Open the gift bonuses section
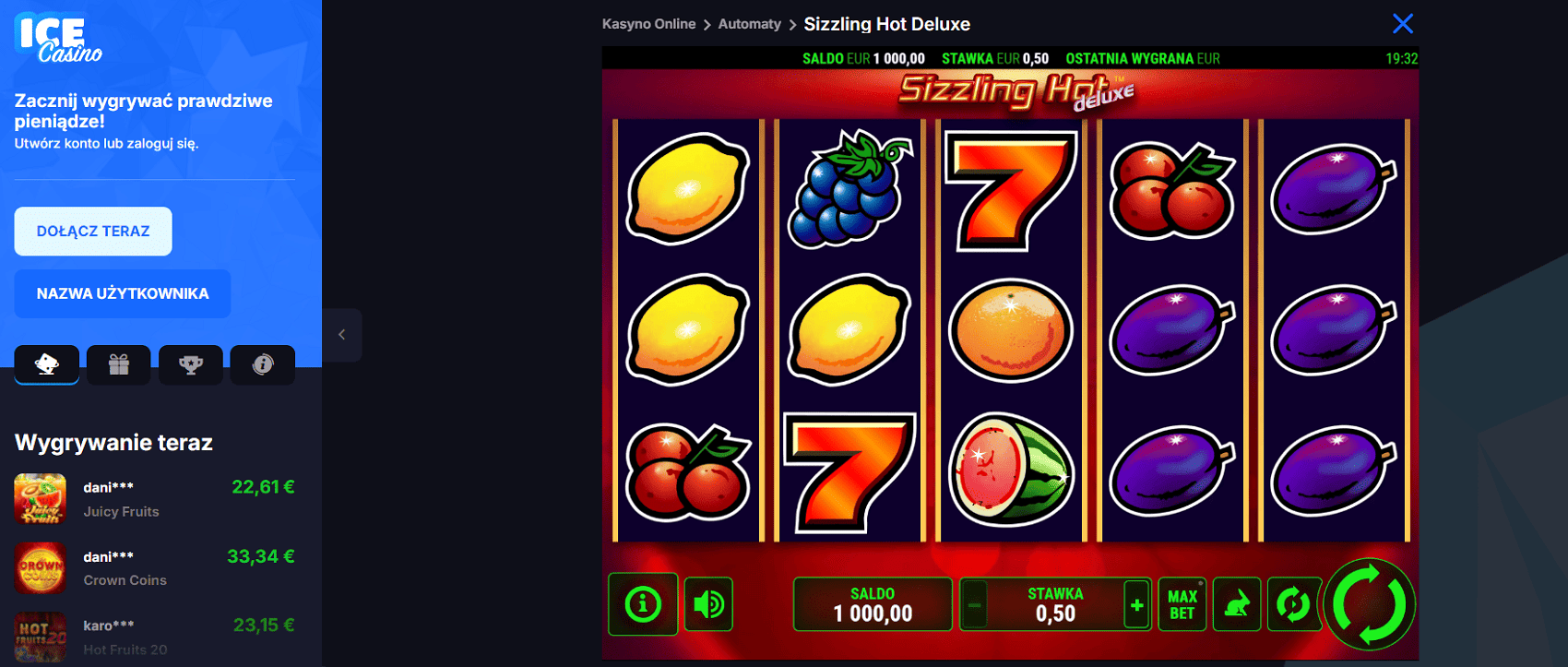This screenshot has width=1568, height=667. coord(118,364)
